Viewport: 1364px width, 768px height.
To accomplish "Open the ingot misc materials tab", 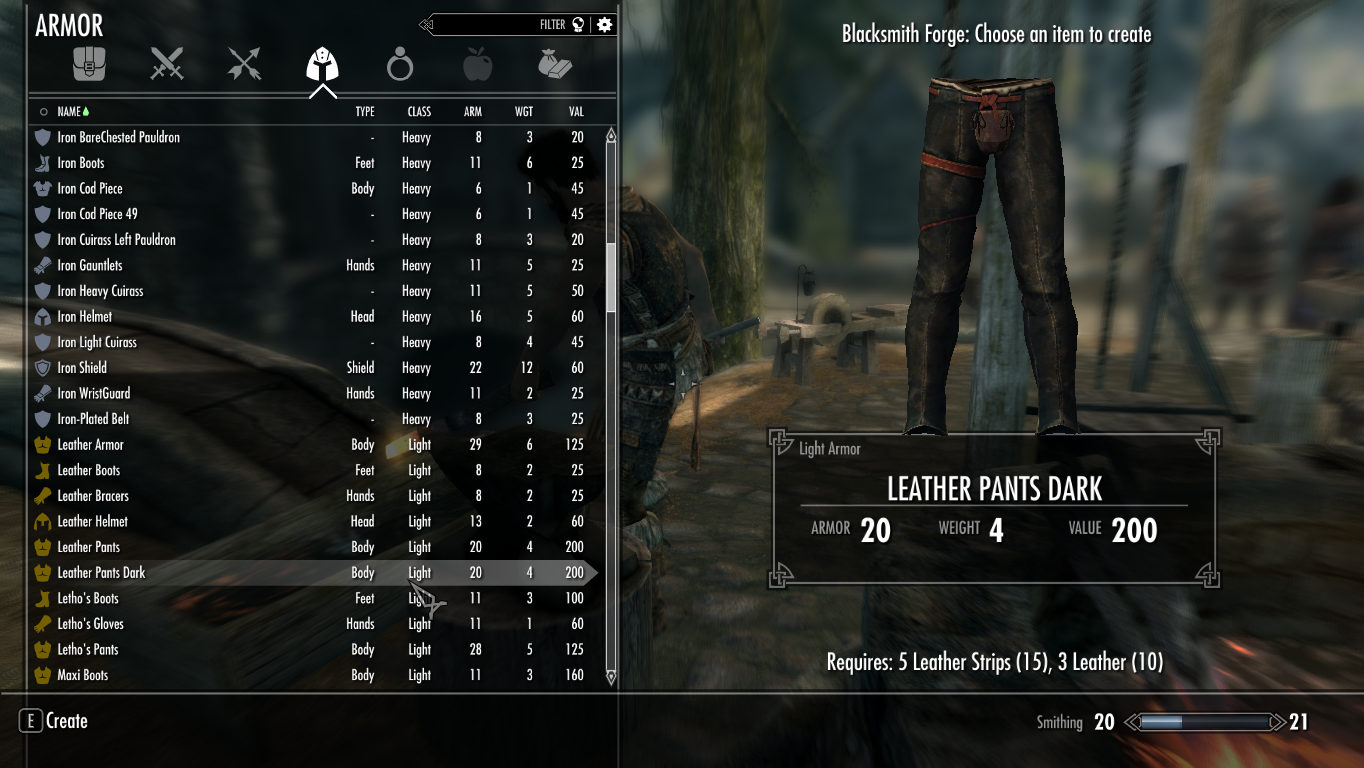I will (x=554, y=65).
